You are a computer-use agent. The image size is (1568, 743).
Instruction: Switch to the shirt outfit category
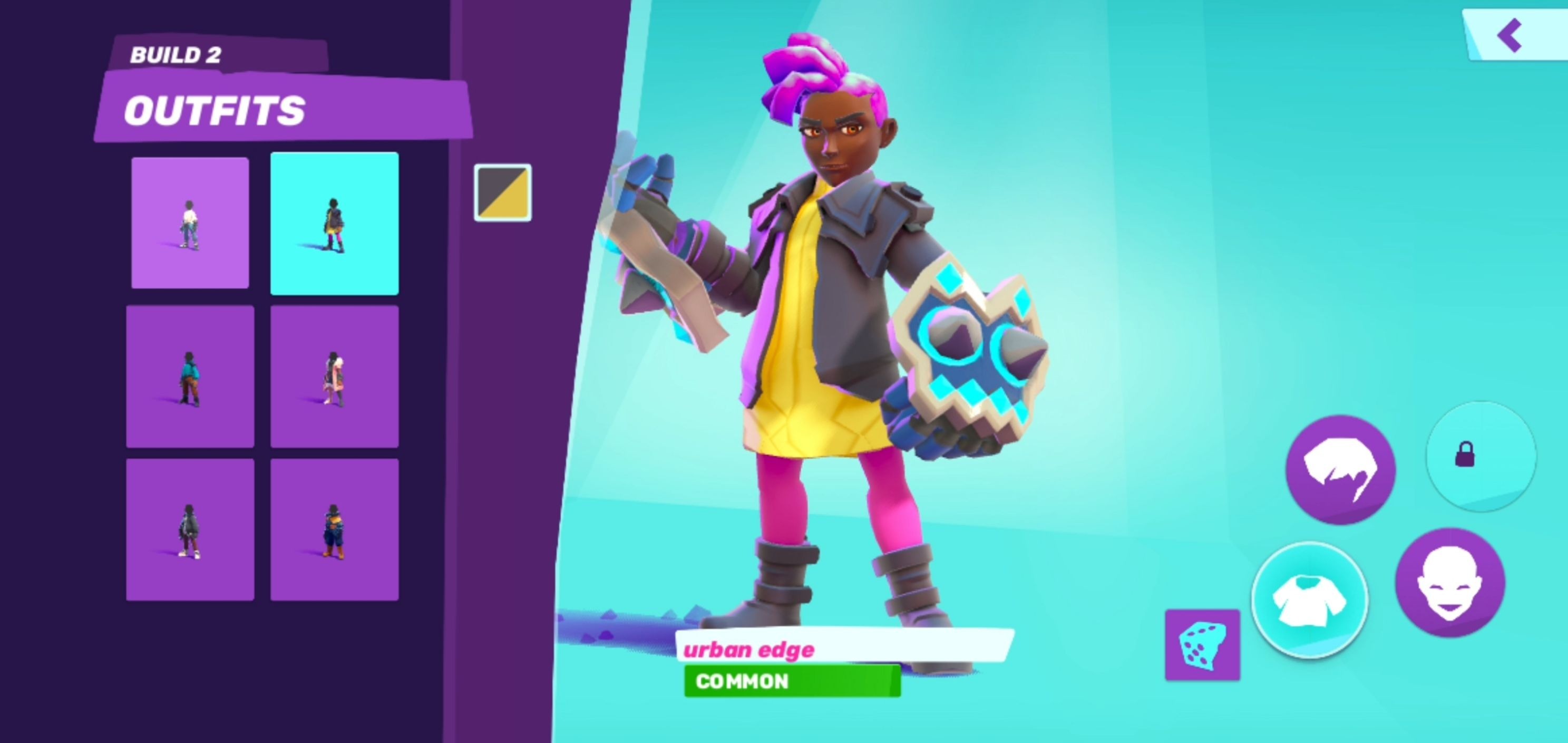(1309, 601)
